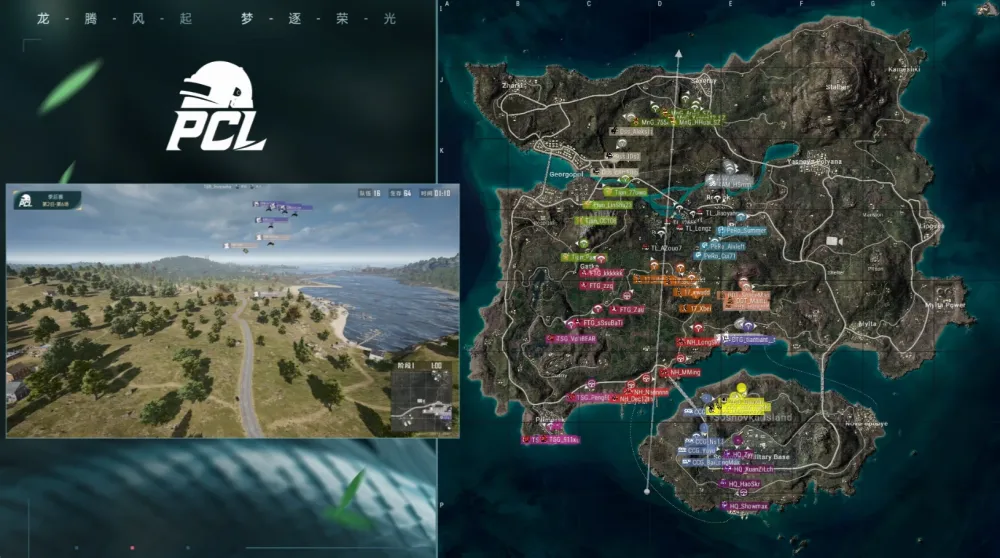
Task: Select the NH_LongSkr player marker
Action: 701,342
